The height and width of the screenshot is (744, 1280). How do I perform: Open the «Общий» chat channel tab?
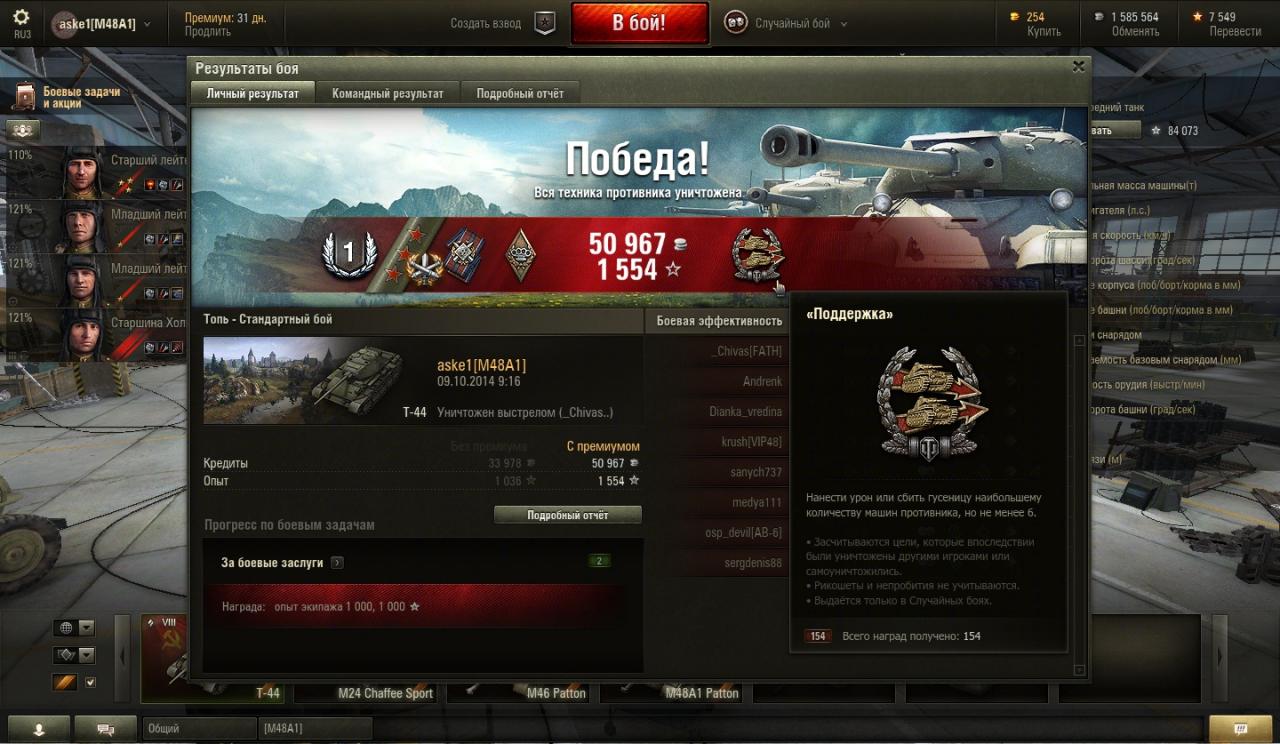(x=199, y=729)
